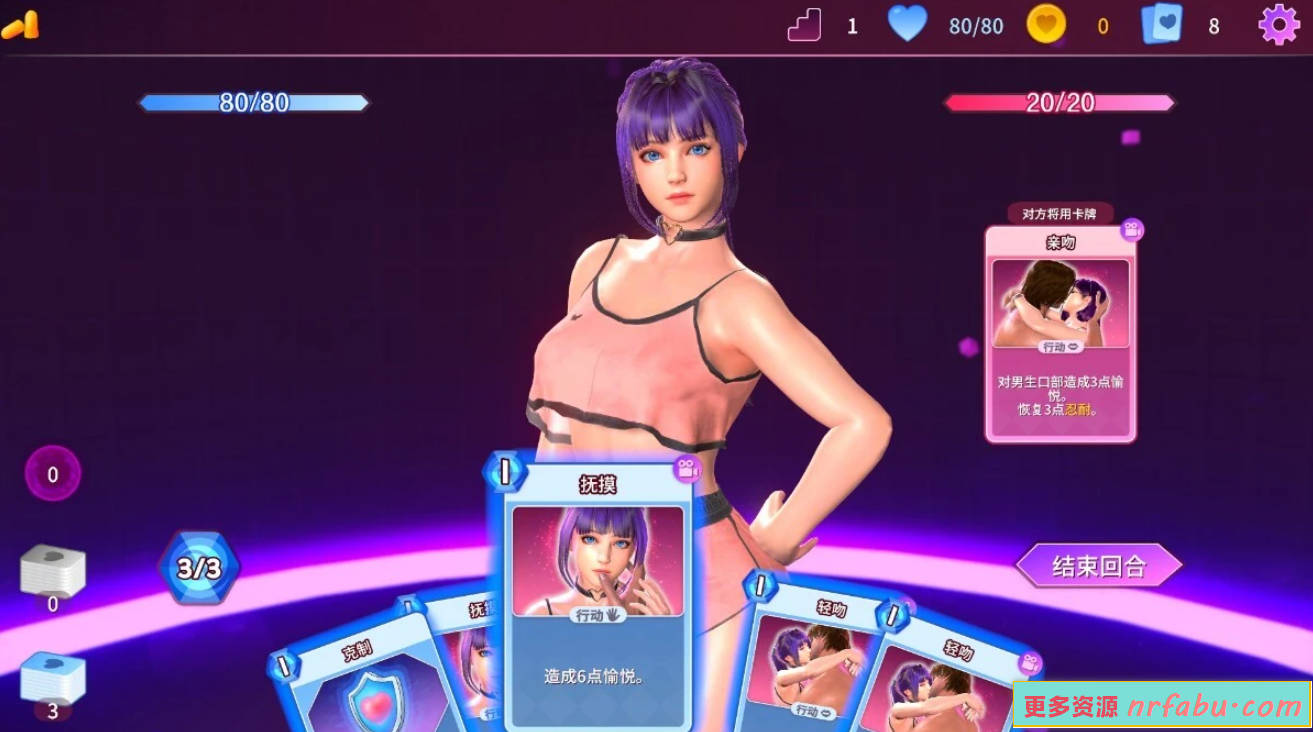
Task: Click the camera icon on the 亲吻 card
Action: point(1131,230)
